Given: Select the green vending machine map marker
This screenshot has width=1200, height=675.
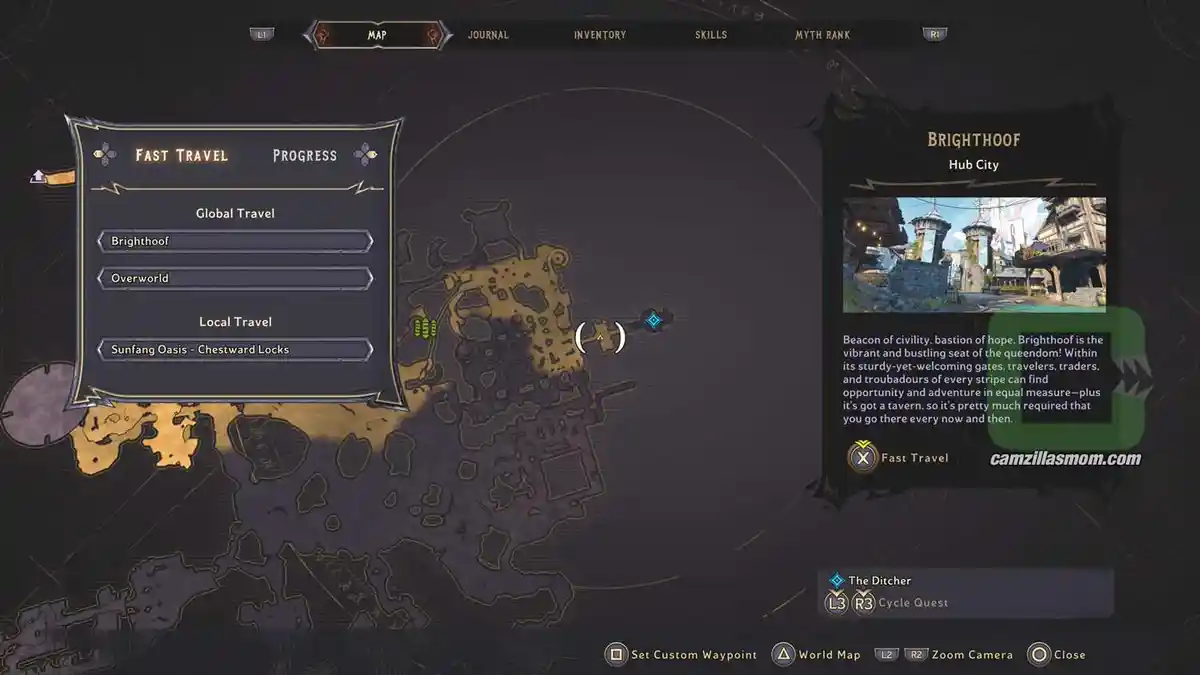Looking at the screenshot, I should (x=426, y=326).
